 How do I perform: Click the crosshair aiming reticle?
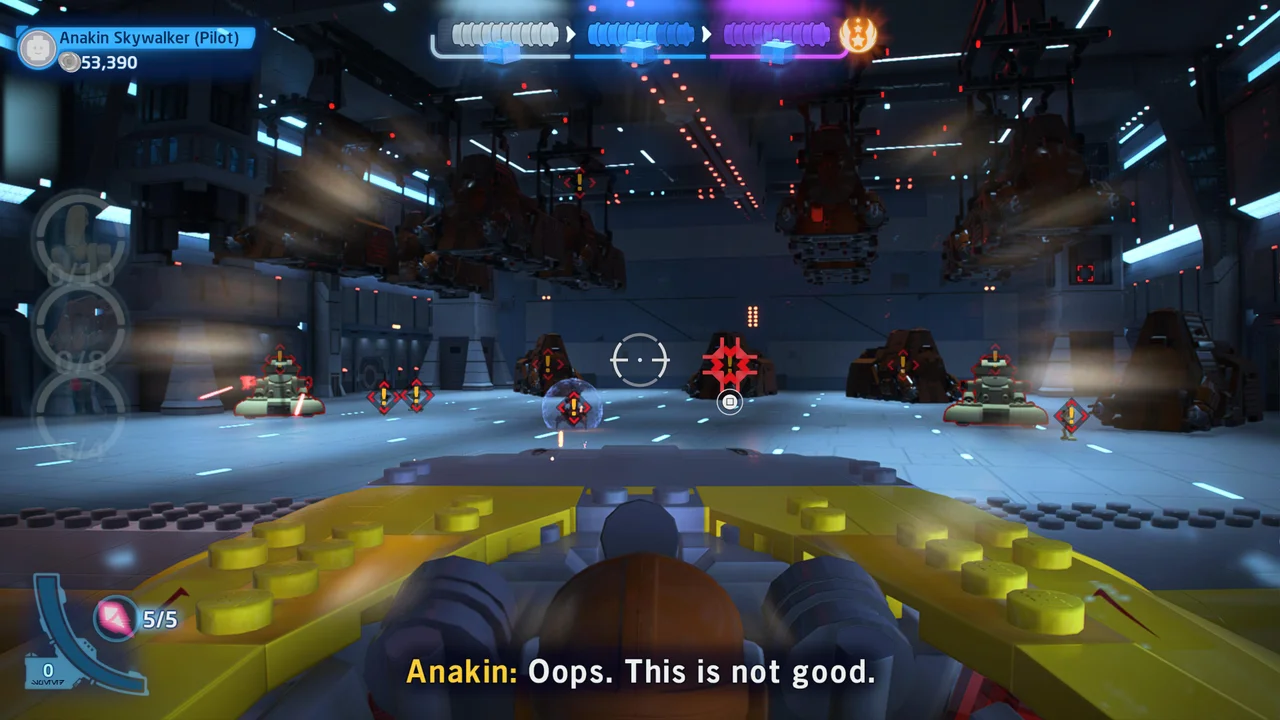[x=639, y=360]
